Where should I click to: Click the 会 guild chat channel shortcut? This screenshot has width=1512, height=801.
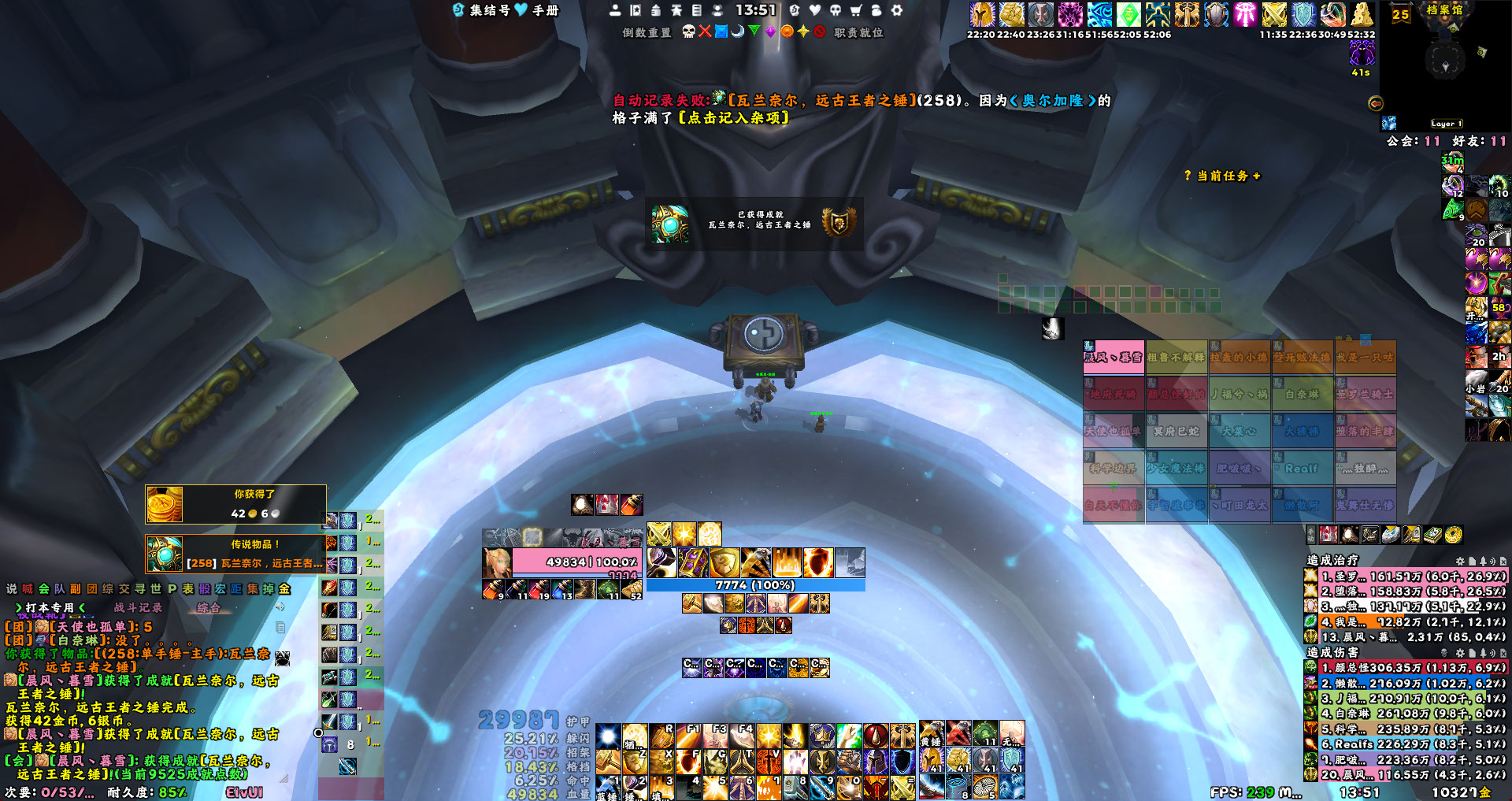click(43, 588)
